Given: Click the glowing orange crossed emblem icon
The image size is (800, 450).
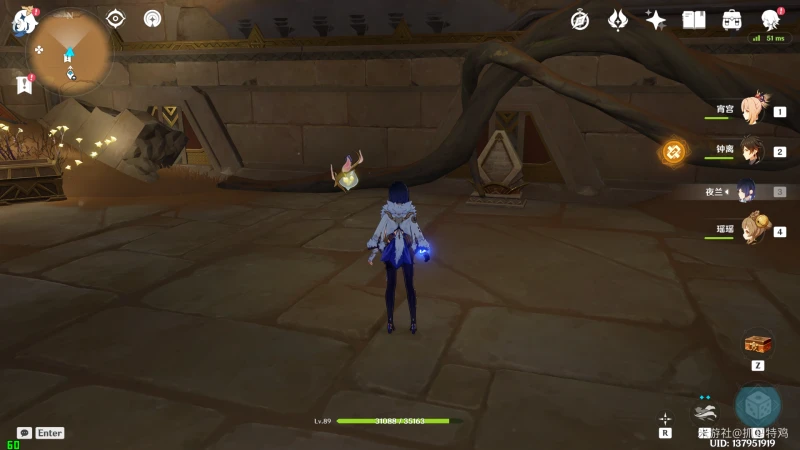Looking at the screenshot, I should [674, 152].
